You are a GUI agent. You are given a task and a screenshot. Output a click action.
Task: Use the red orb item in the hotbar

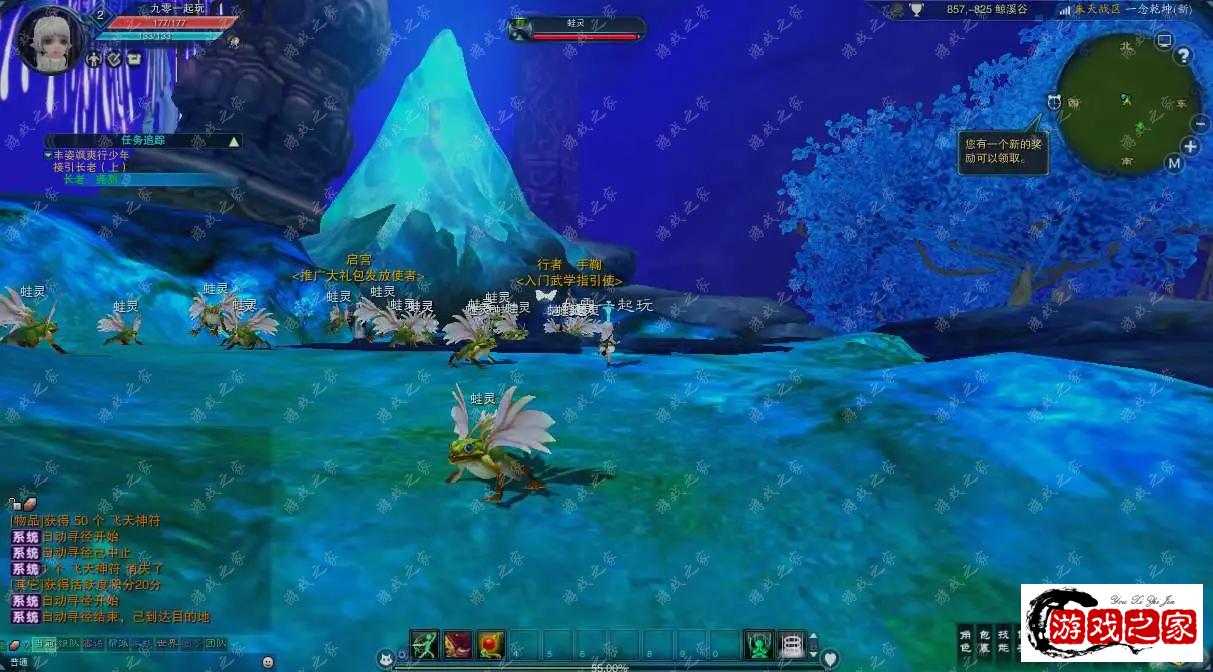(490, 644)
